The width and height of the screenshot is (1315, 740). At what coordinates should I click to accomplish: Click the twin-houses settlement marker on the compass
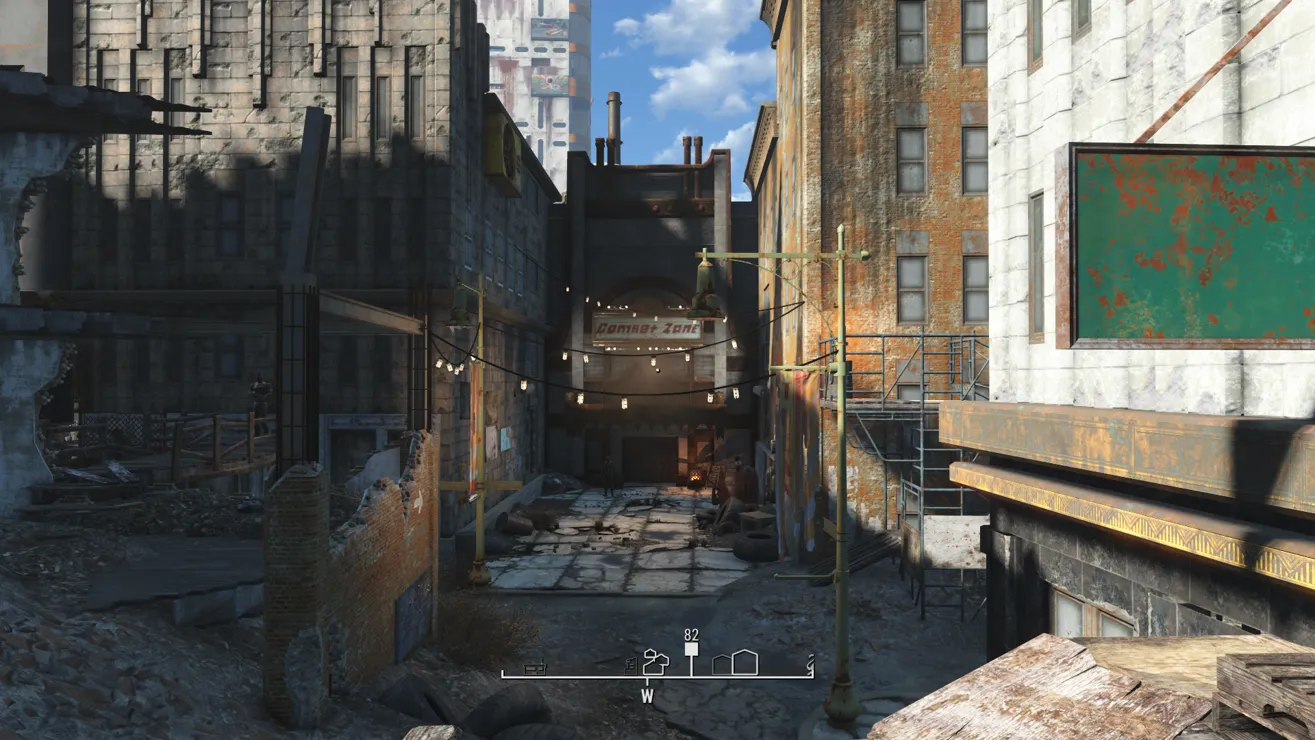(657, 662)
